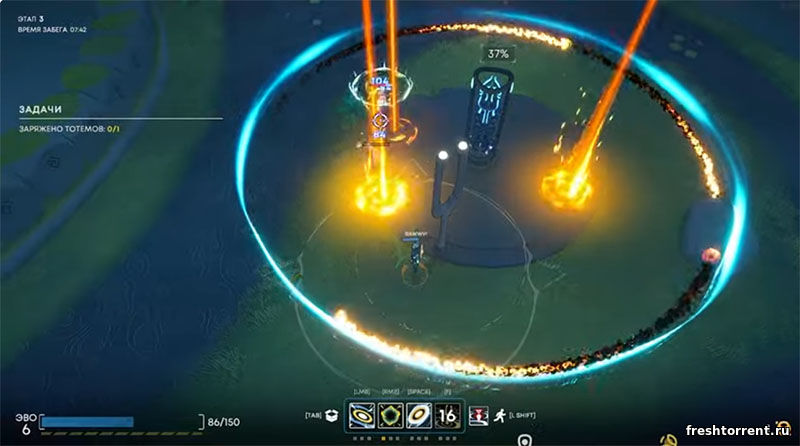Screen dimensions: 800x446
Task: Select the first ability with the yellow ring
Action: click(361, 414)
